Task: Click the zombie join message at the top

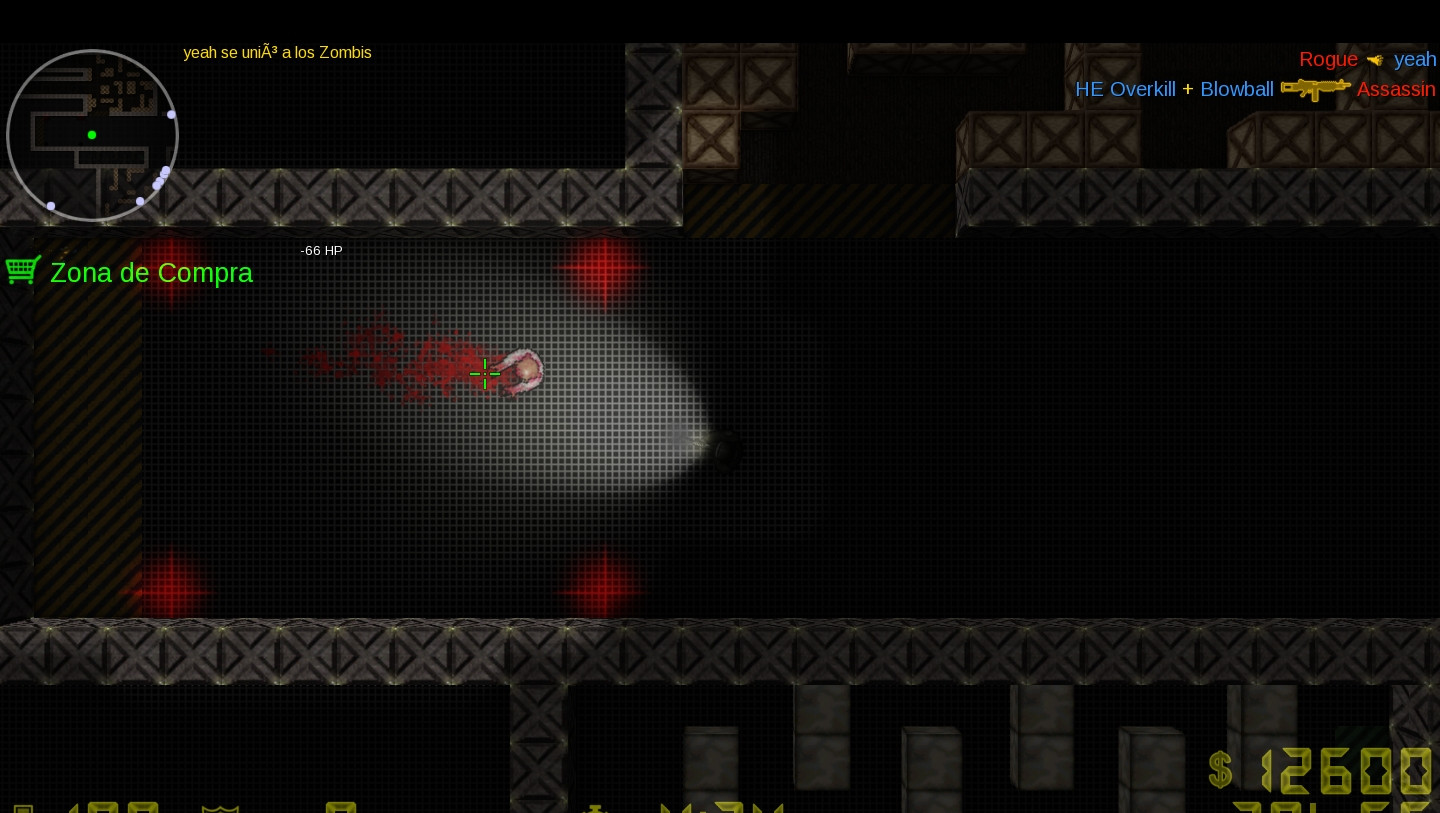Action: coord(277,52)
